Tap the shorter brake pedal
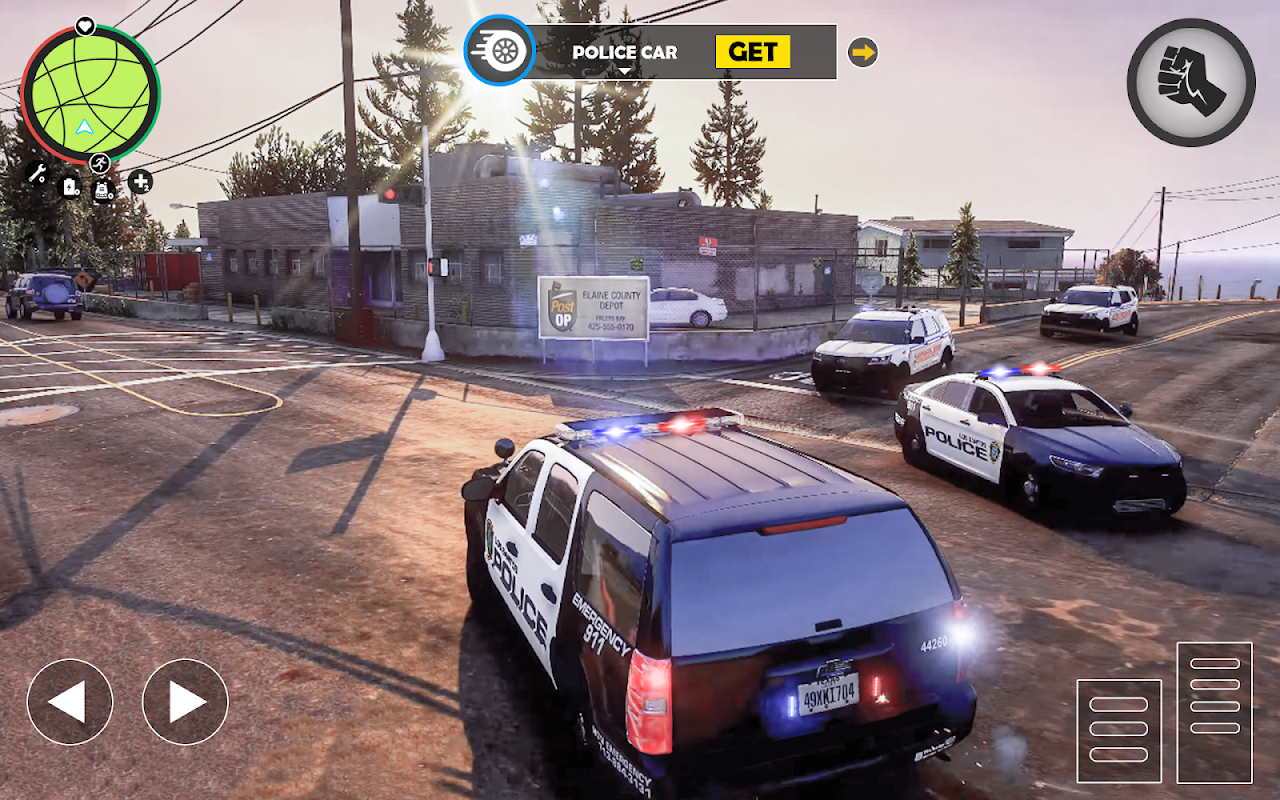 coord(1119,730)
